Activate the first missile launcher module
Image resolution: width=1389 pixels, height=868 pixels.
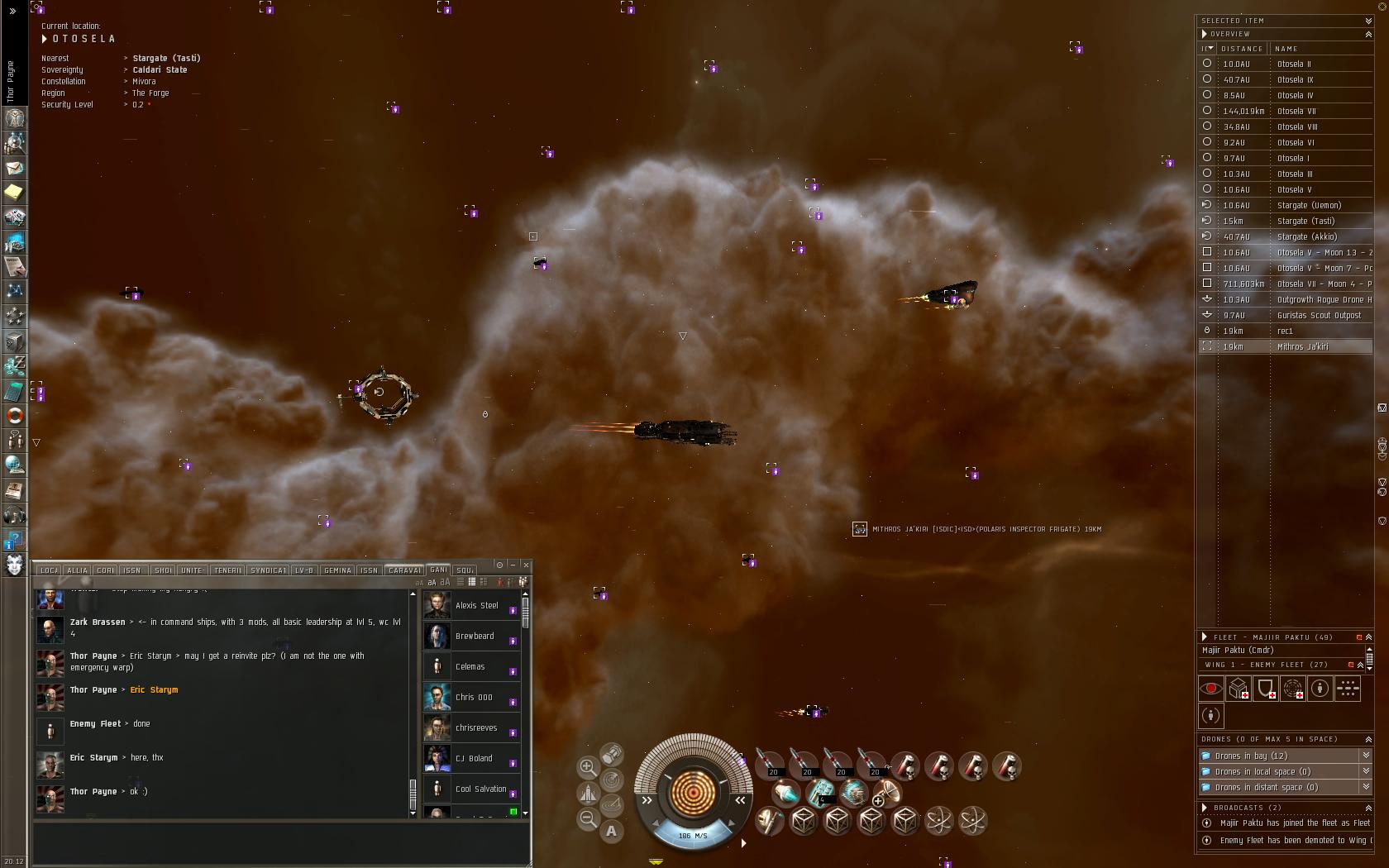tap(771, 765)
